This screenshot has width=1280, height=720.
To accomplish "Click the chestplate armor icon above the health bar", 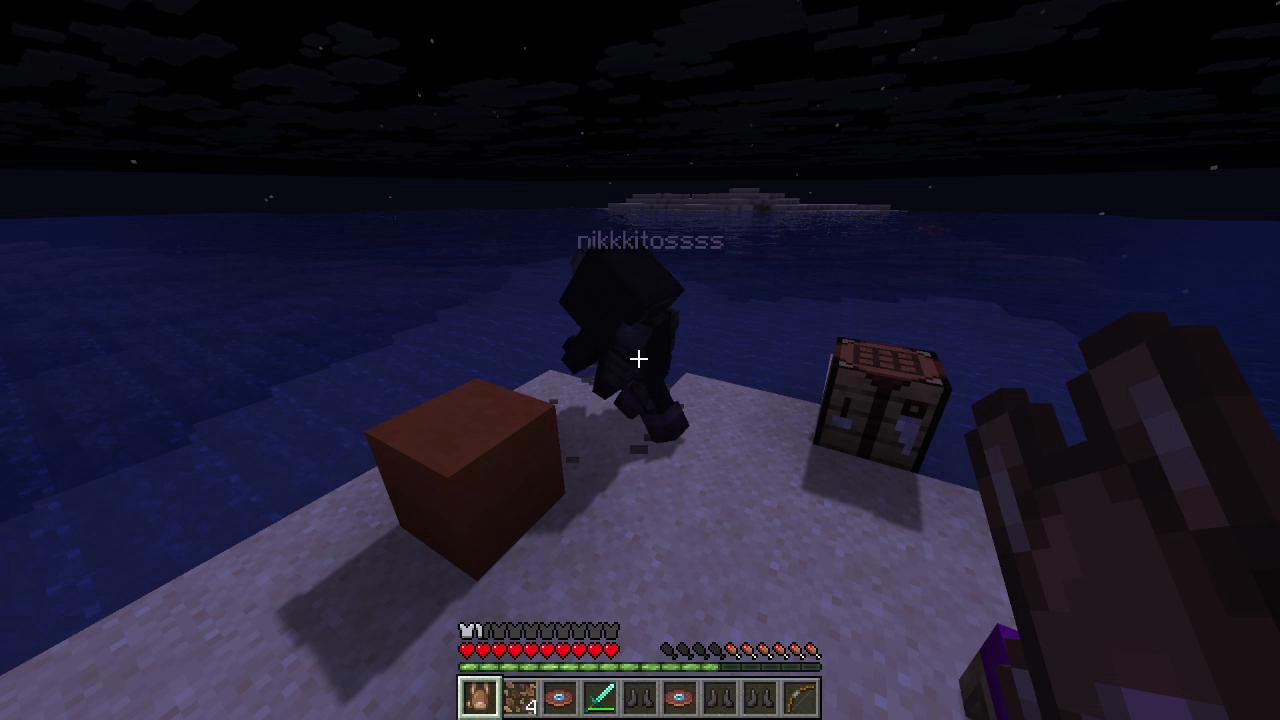I will tap(464, 629).
